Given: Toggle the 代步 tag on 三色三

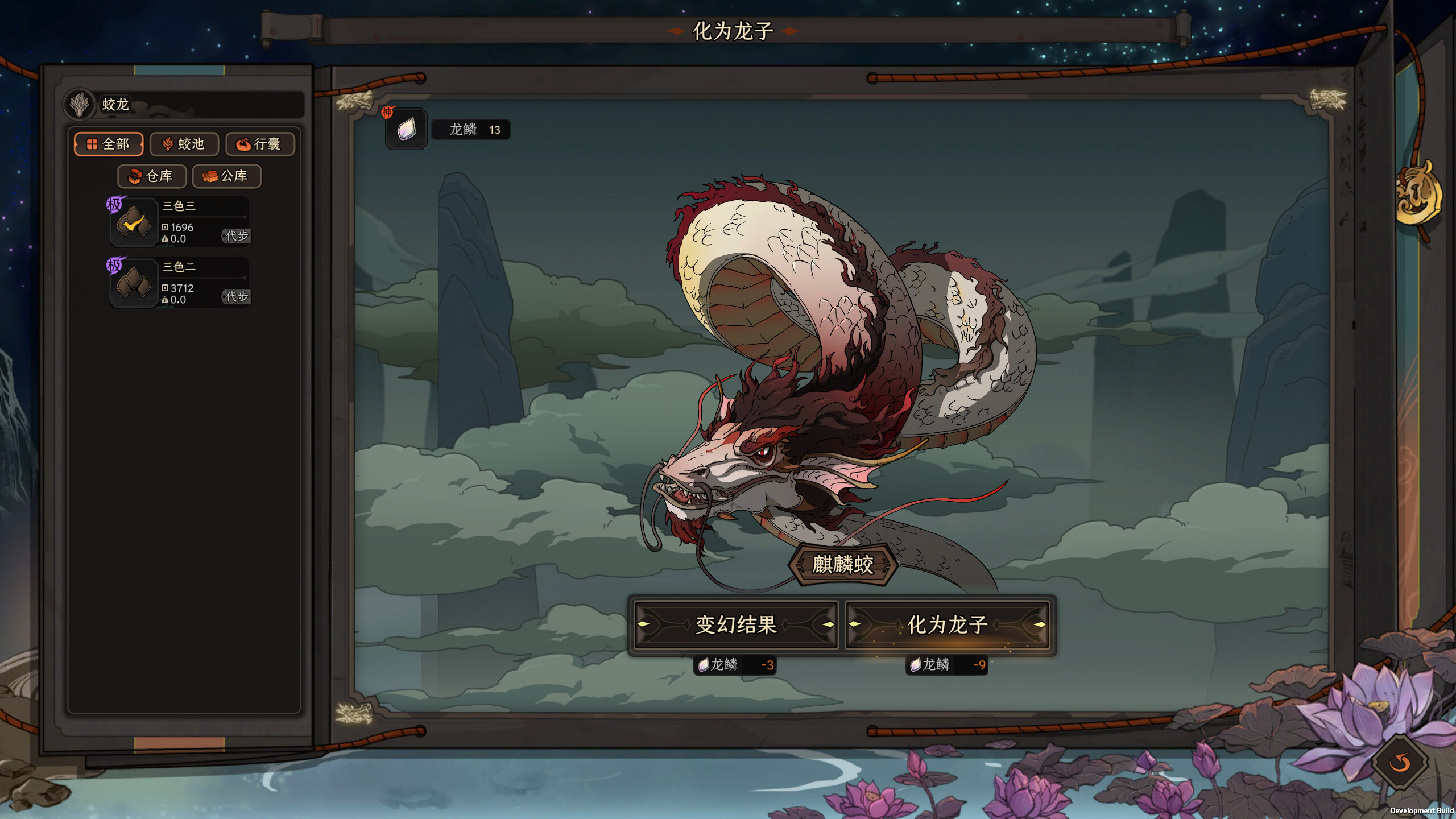Looking at the screenshot, I should [237, 236].
